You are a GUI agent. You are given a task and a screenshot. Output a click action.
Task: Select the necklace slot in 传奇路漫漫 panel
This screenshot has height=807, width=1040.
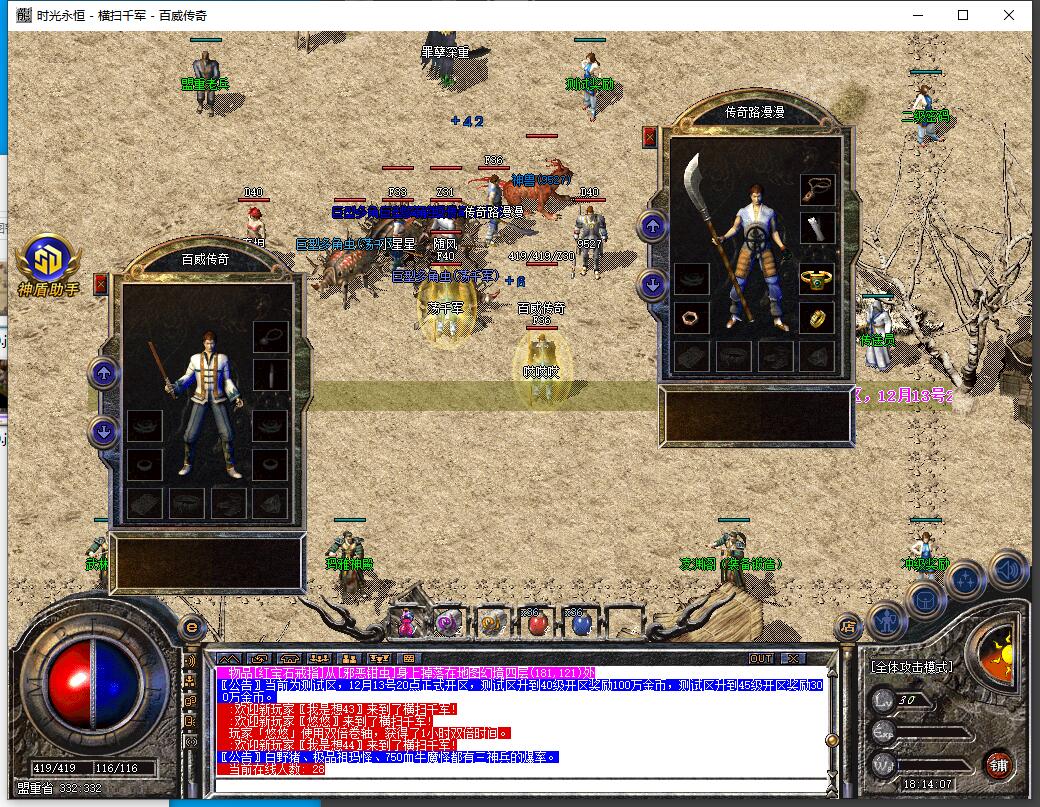click(816, 188)
